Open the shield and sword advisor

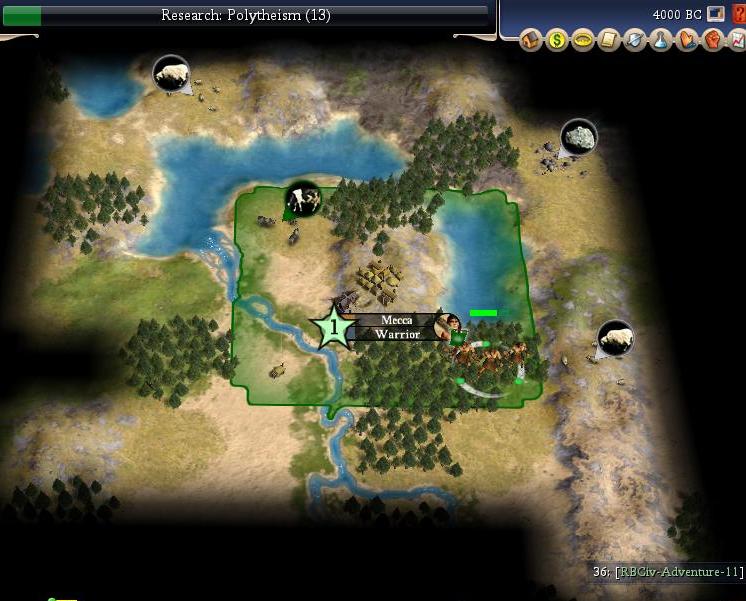634,41
